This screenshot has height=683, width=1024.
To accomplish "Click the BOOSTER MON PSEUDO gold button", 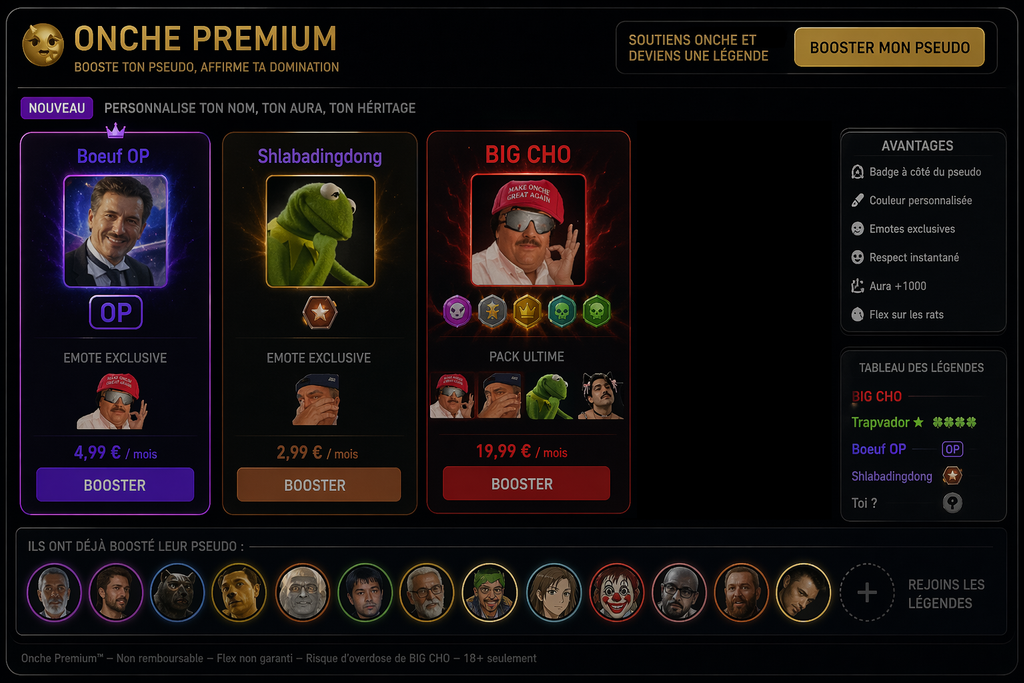I will coord(889,47).
